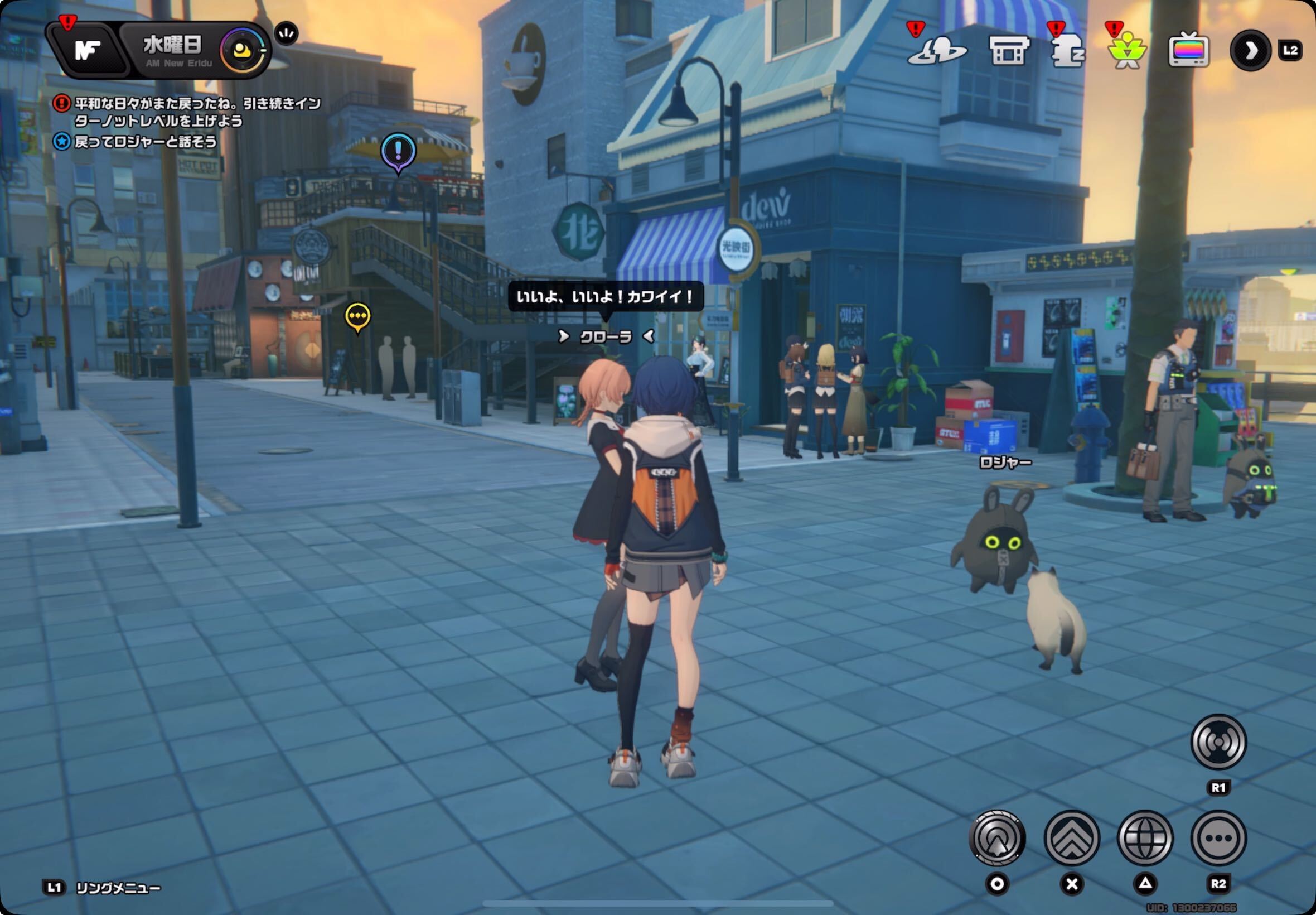Click the blue exclamation quest marker

click(398, 152)
